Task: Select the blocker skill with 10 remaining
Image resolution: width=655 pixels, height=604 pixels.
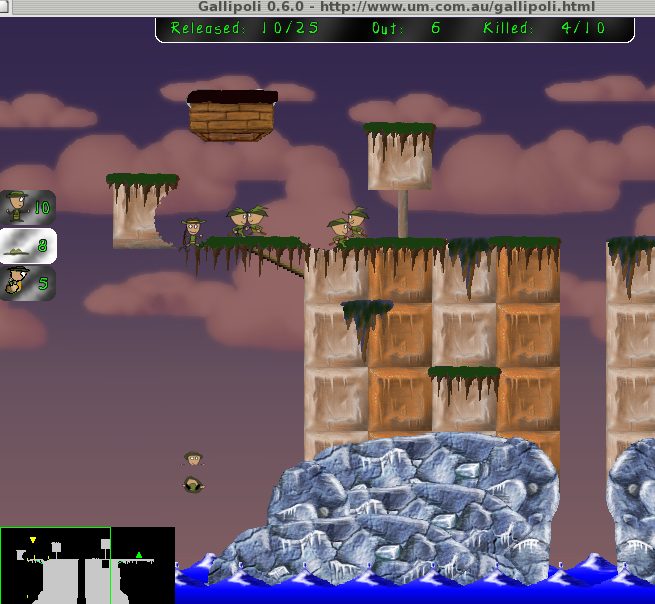Action: point(27,208)
